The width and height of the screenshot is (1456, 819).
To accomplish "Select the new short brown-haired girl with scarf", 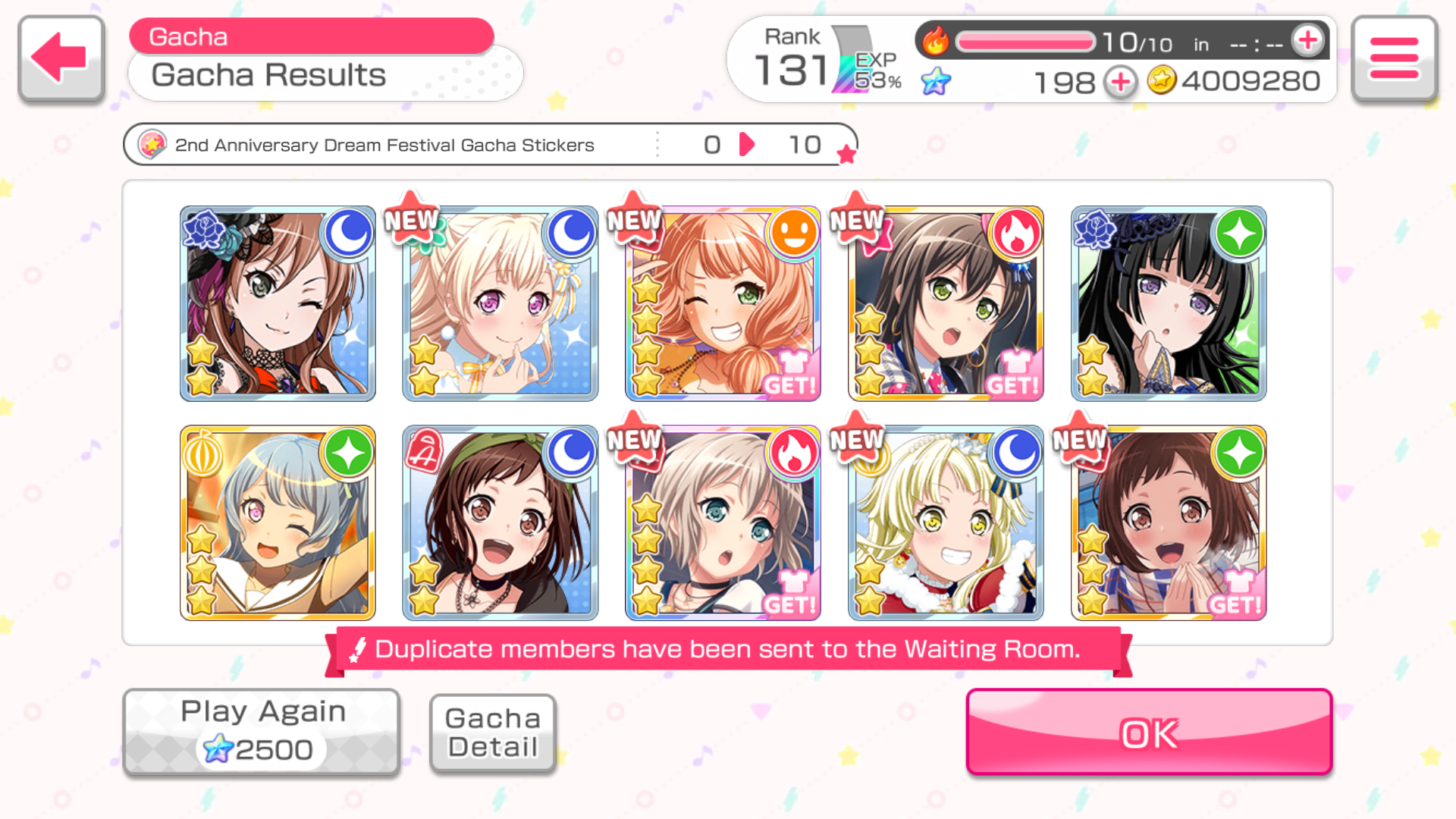I will point(1169,523).
